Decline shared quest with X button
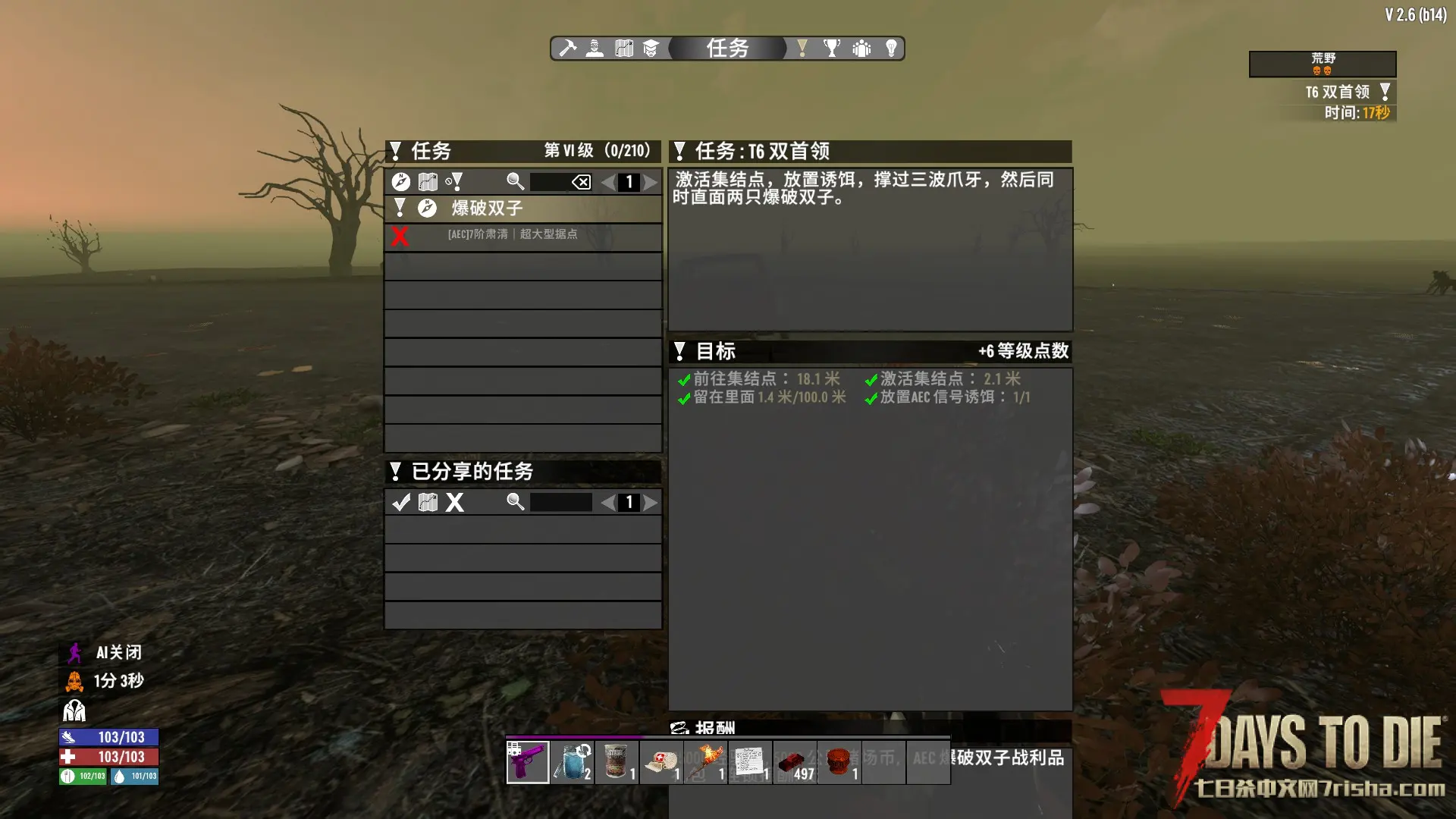 pos(454,502)
